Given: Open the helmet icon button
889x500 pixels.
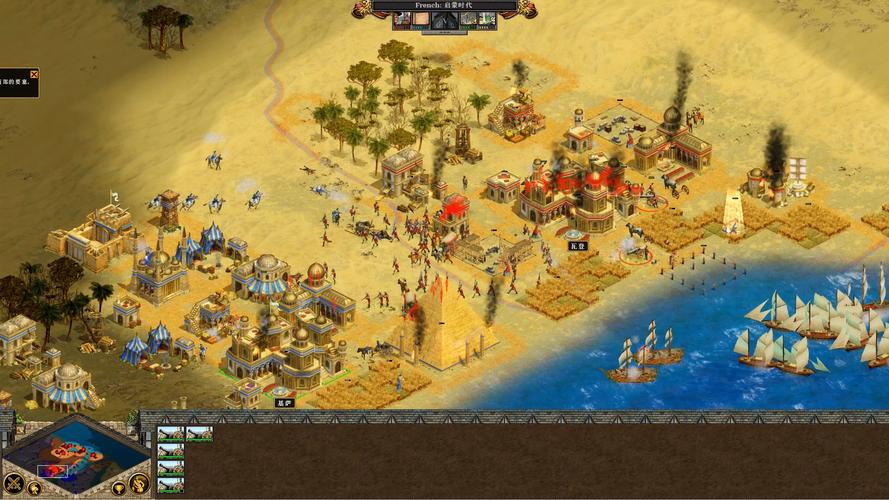Looking at the screenshot, I should click(x=34, y=489).
